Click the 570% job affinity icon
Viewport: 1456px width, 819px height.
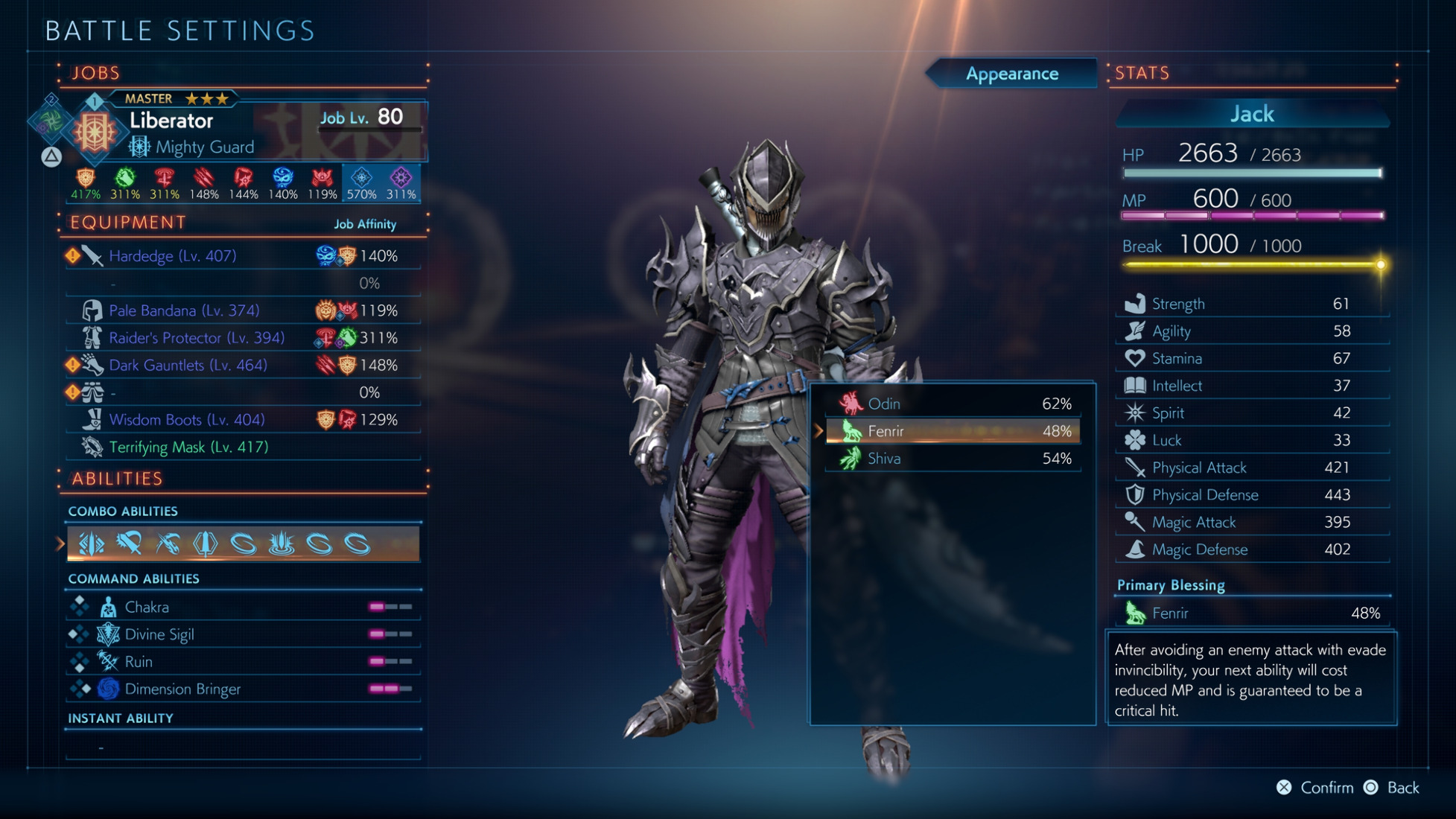361,183
